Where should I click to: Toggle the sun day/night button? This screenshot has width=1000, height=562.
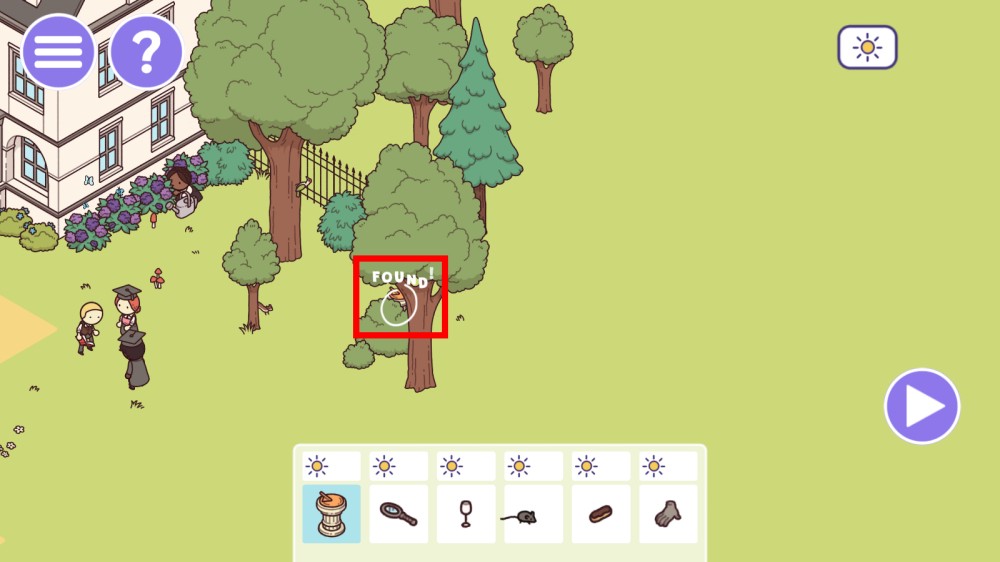pos(867,47)
